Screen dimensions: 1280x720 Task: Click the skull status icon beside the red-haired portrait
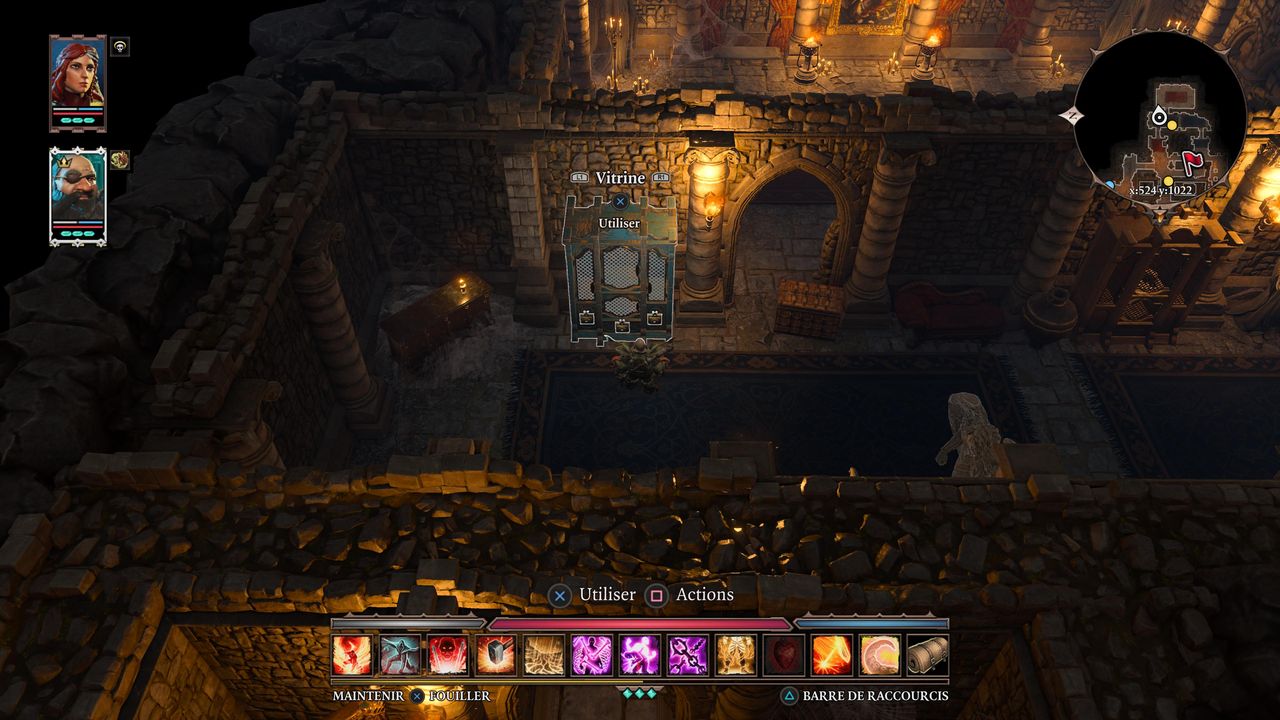119,46
